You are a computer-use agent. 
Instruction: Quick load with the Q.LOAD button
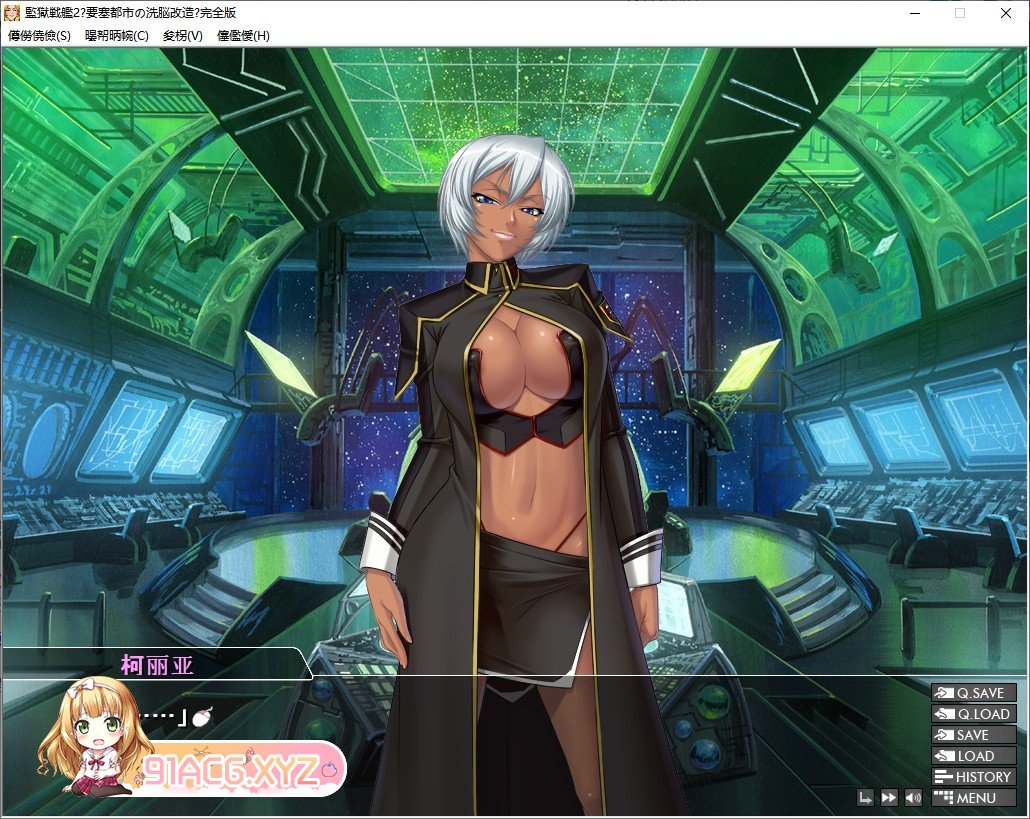973,714
